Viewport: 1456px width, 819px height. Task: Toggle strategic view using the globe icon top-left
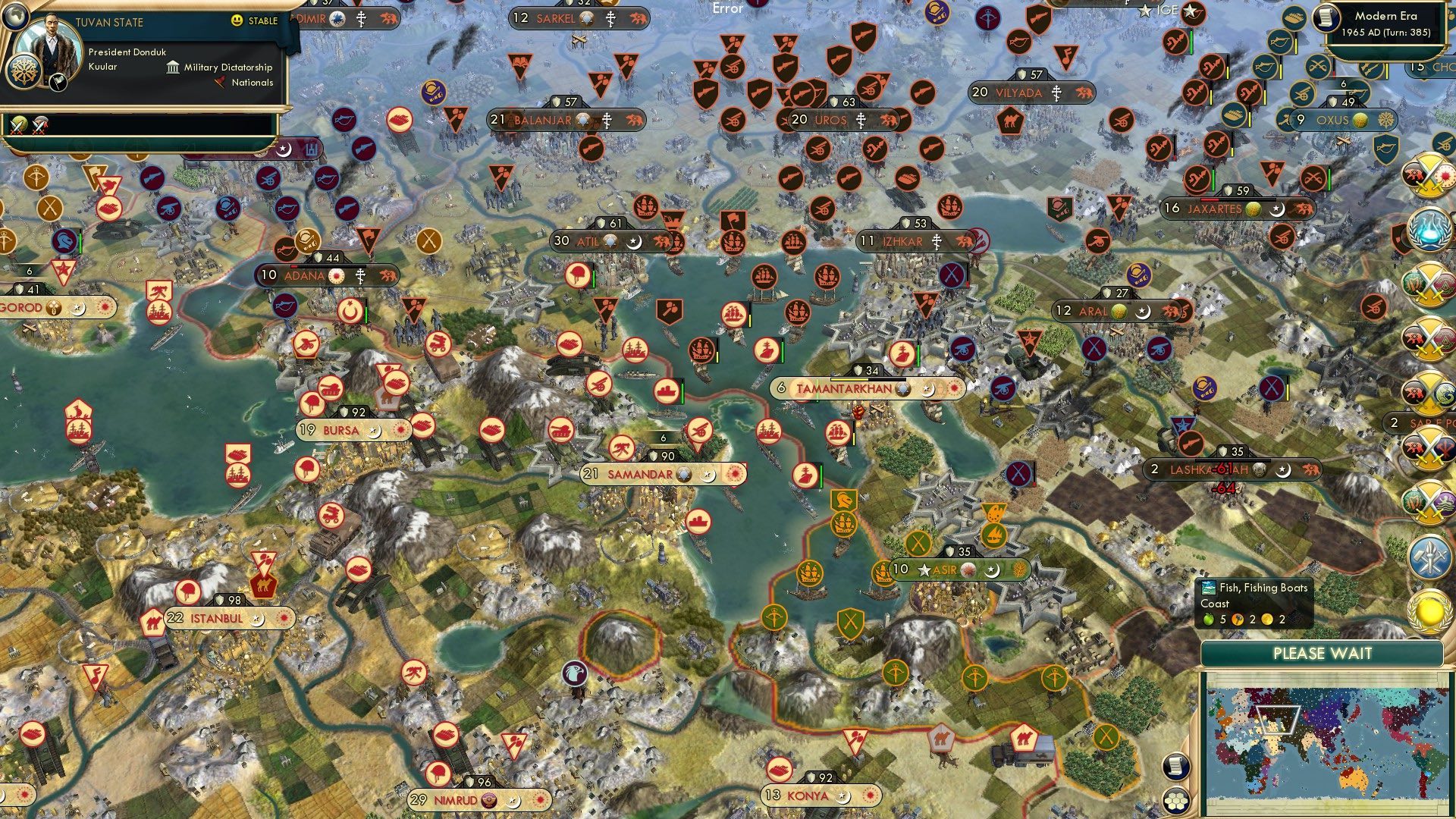[15, 18]
